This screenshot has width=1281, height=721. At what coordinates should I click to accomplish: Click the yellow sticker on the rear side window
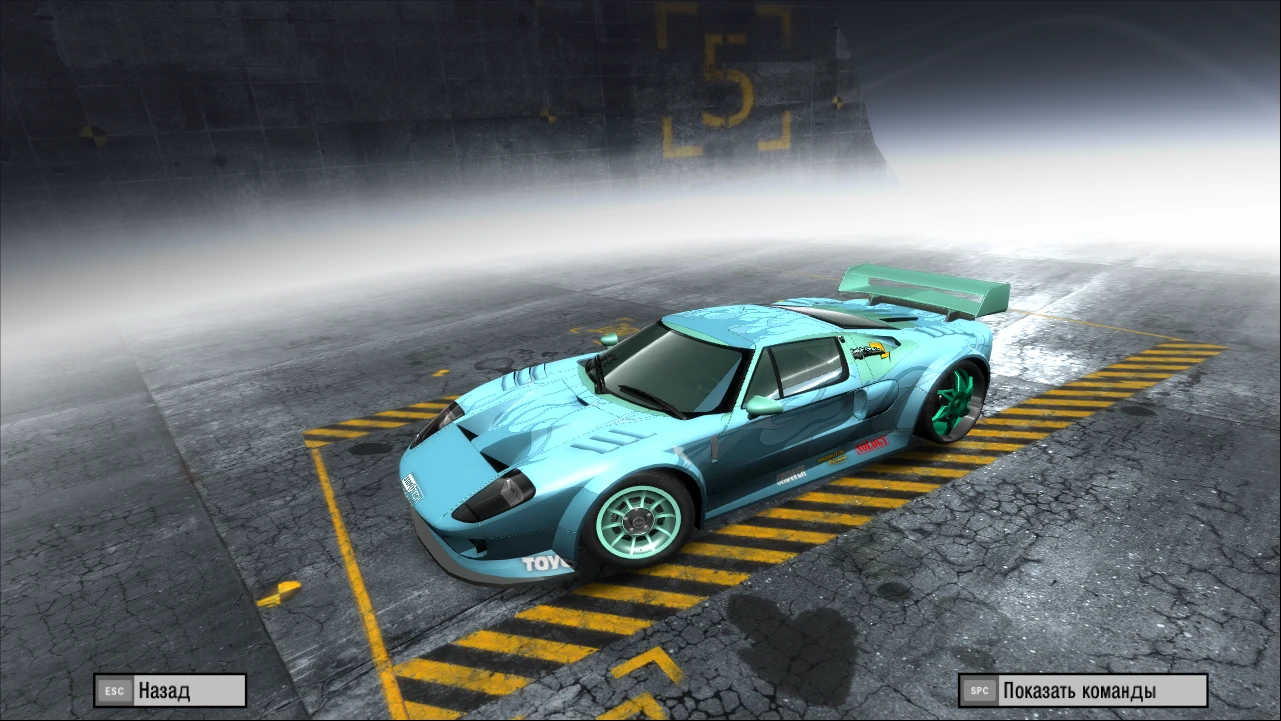[x=868, y=351]
